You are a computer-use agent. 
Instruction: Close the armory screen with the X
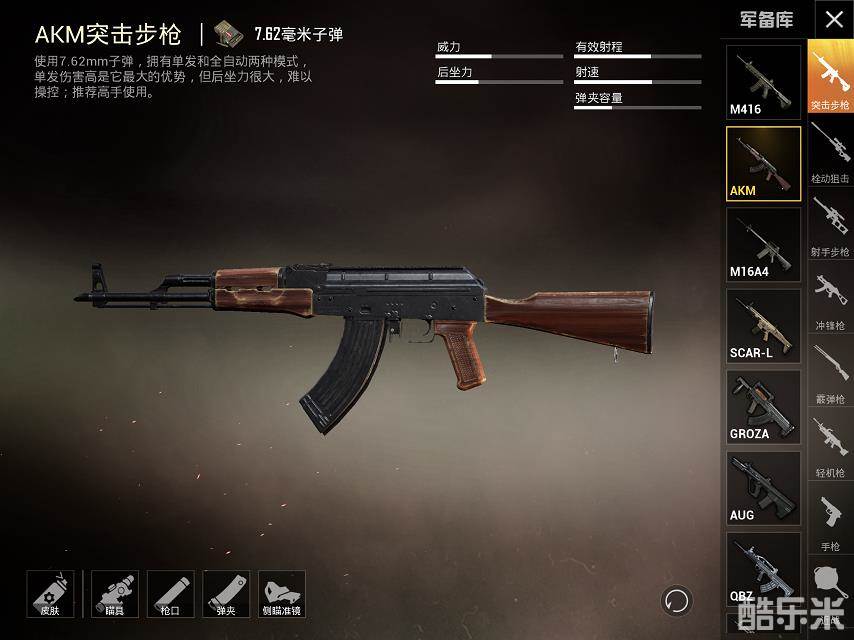(x=834, y=19)
